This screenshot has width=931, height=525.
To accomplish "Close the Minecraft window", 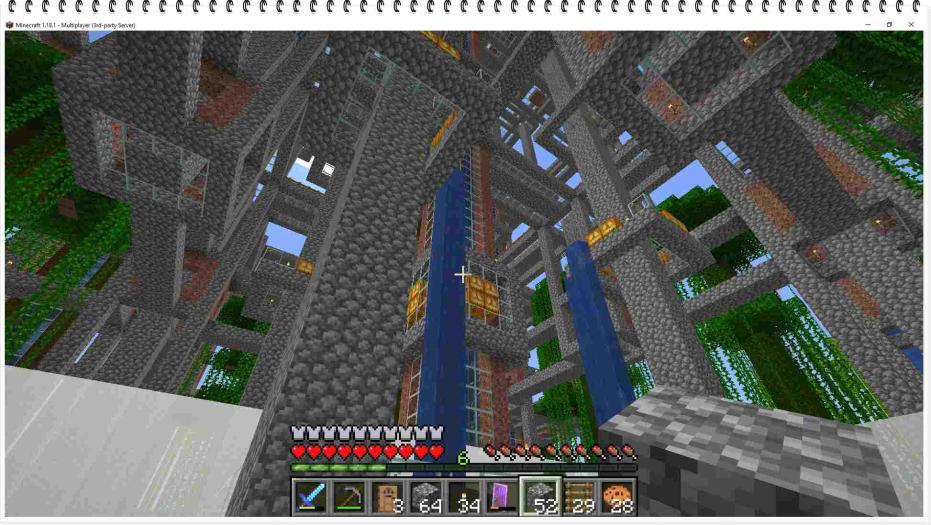I will pyautogui.click(x=911, y=24).
